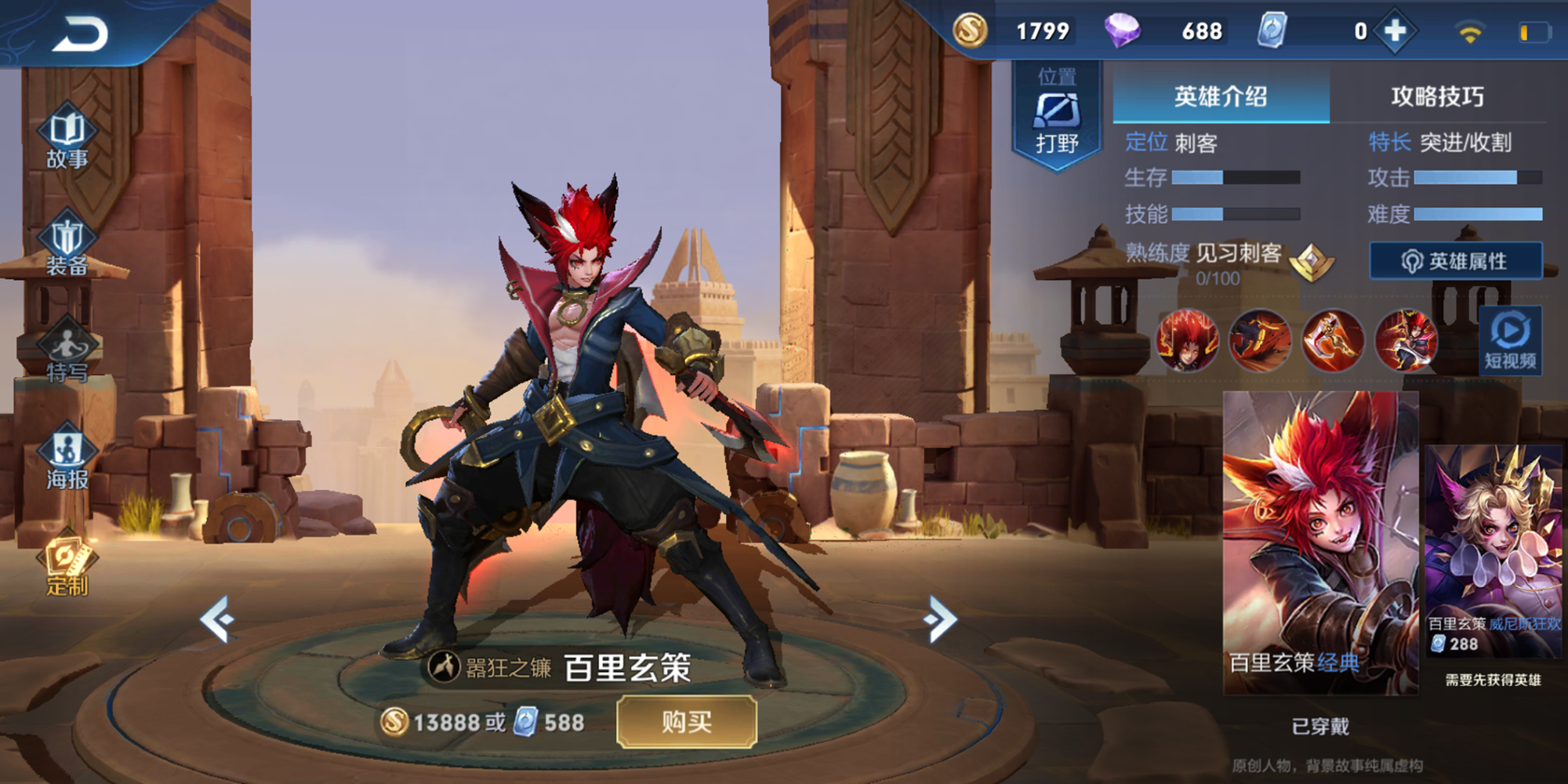Select the first skill icon with red-haired portrait
1568x784 pixels.
[x=1187, y=340]
